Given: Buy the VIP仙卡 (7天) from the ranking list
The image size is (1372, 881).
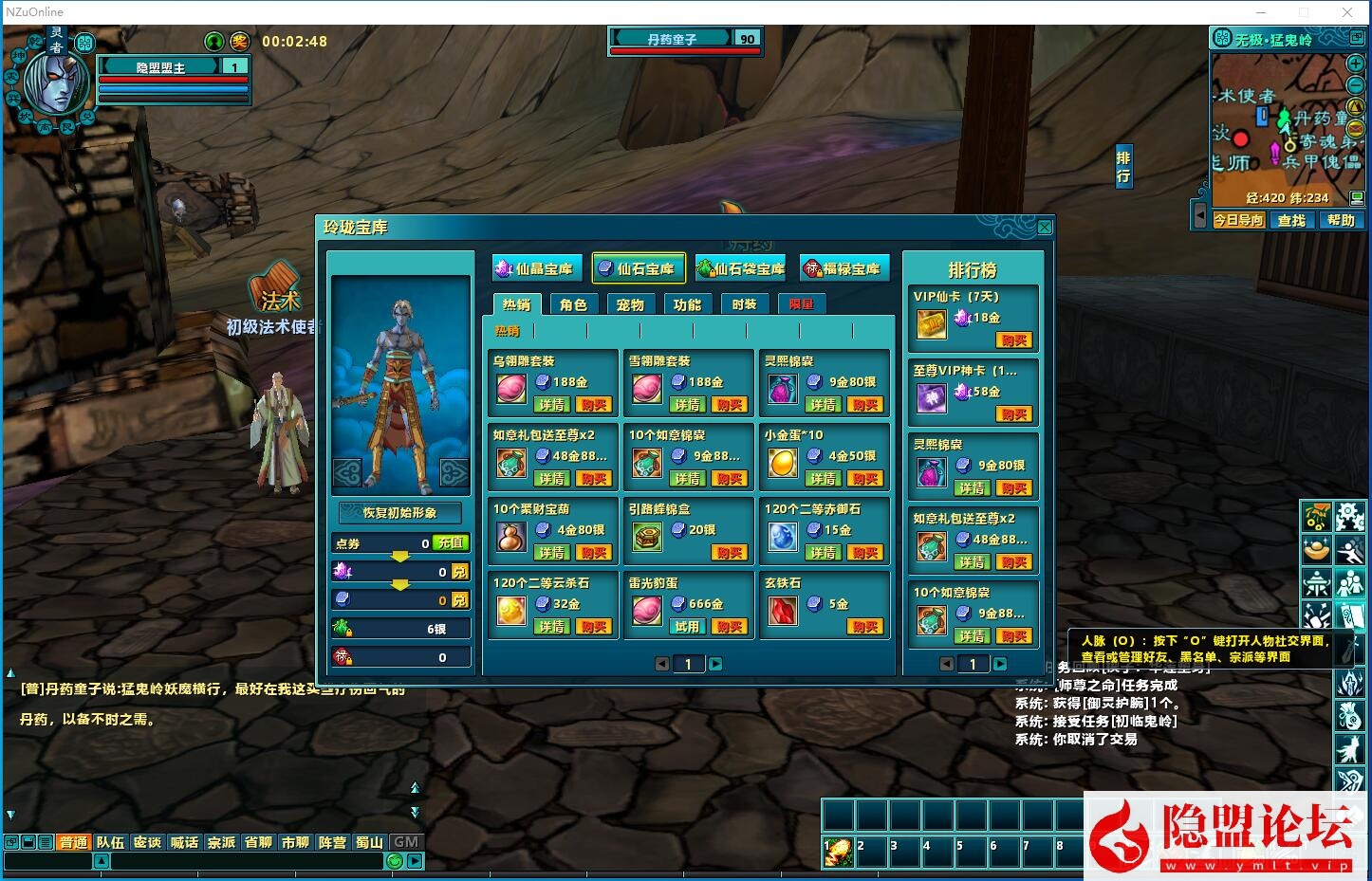Looking at the screenshot, I should [1013, 340].
